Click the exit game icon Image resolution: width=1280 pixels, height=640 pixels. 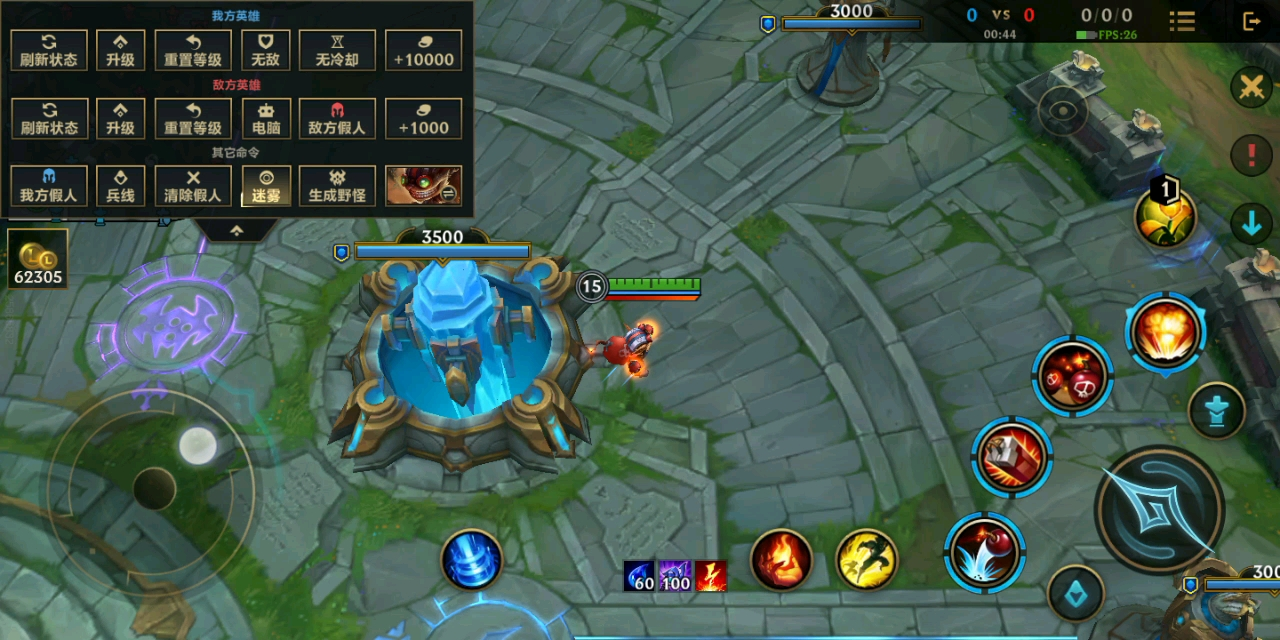[1251, 21]
